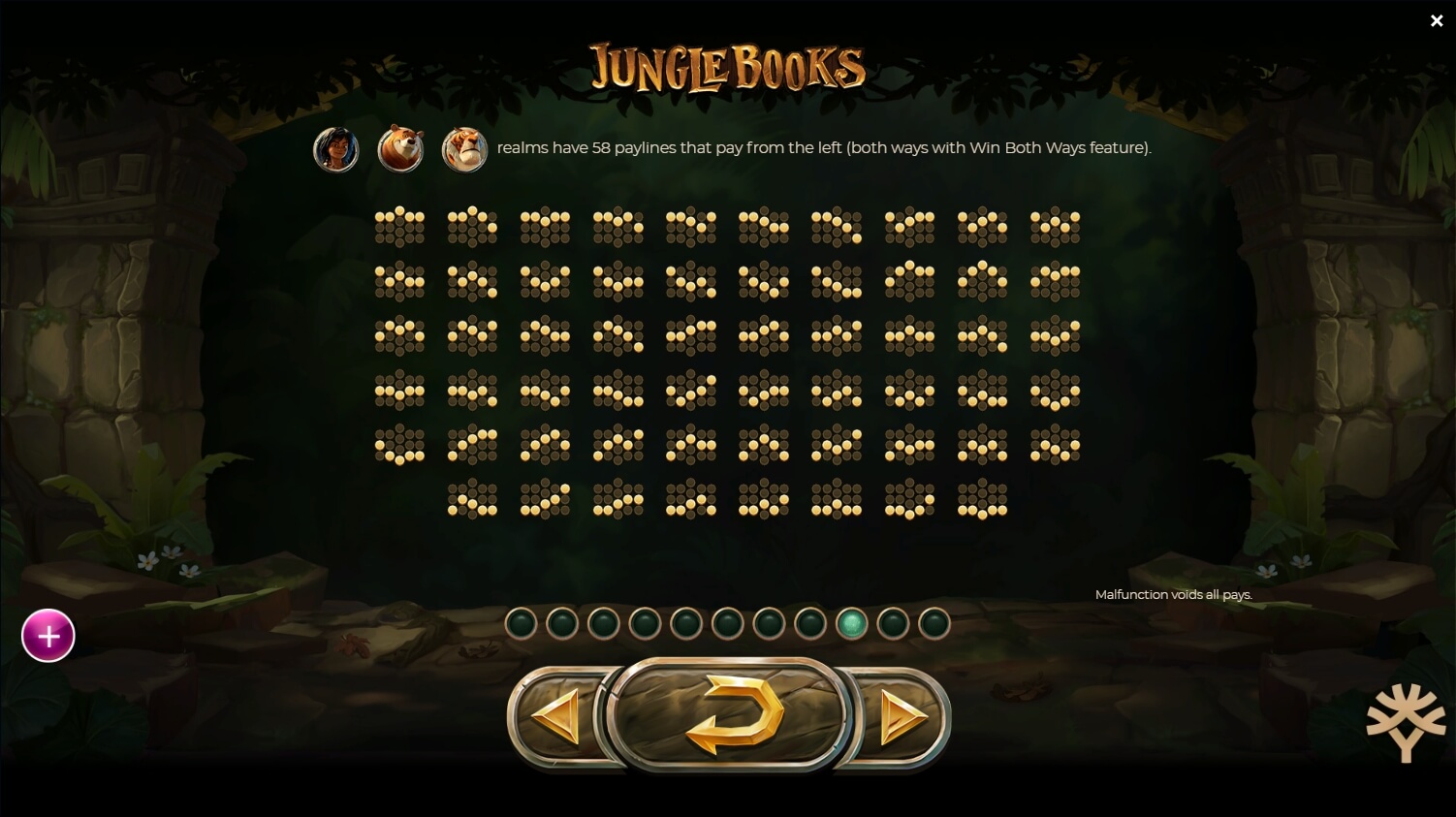Click the Malfunction voids all pays text
The image size is (1456, 817).
[1174, 594]
